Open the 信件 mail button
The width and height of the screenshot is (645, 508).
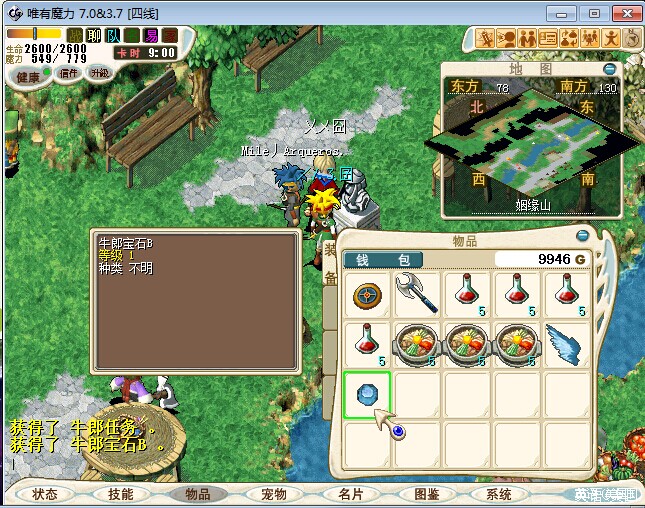coord(69,73)
